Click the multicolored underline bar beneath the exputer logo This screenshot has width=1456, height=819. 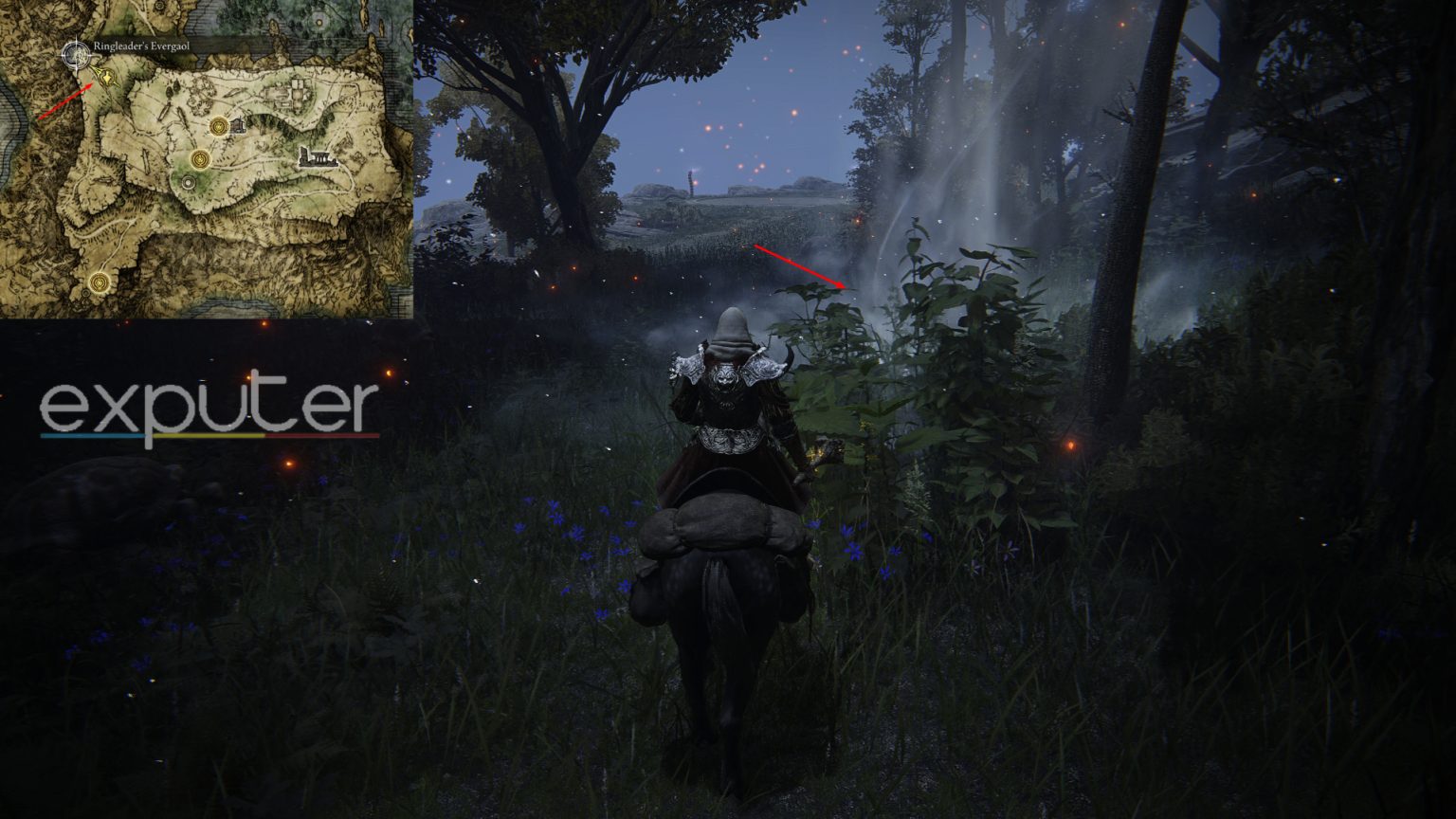pyautogui.click(x=209, y=436)
